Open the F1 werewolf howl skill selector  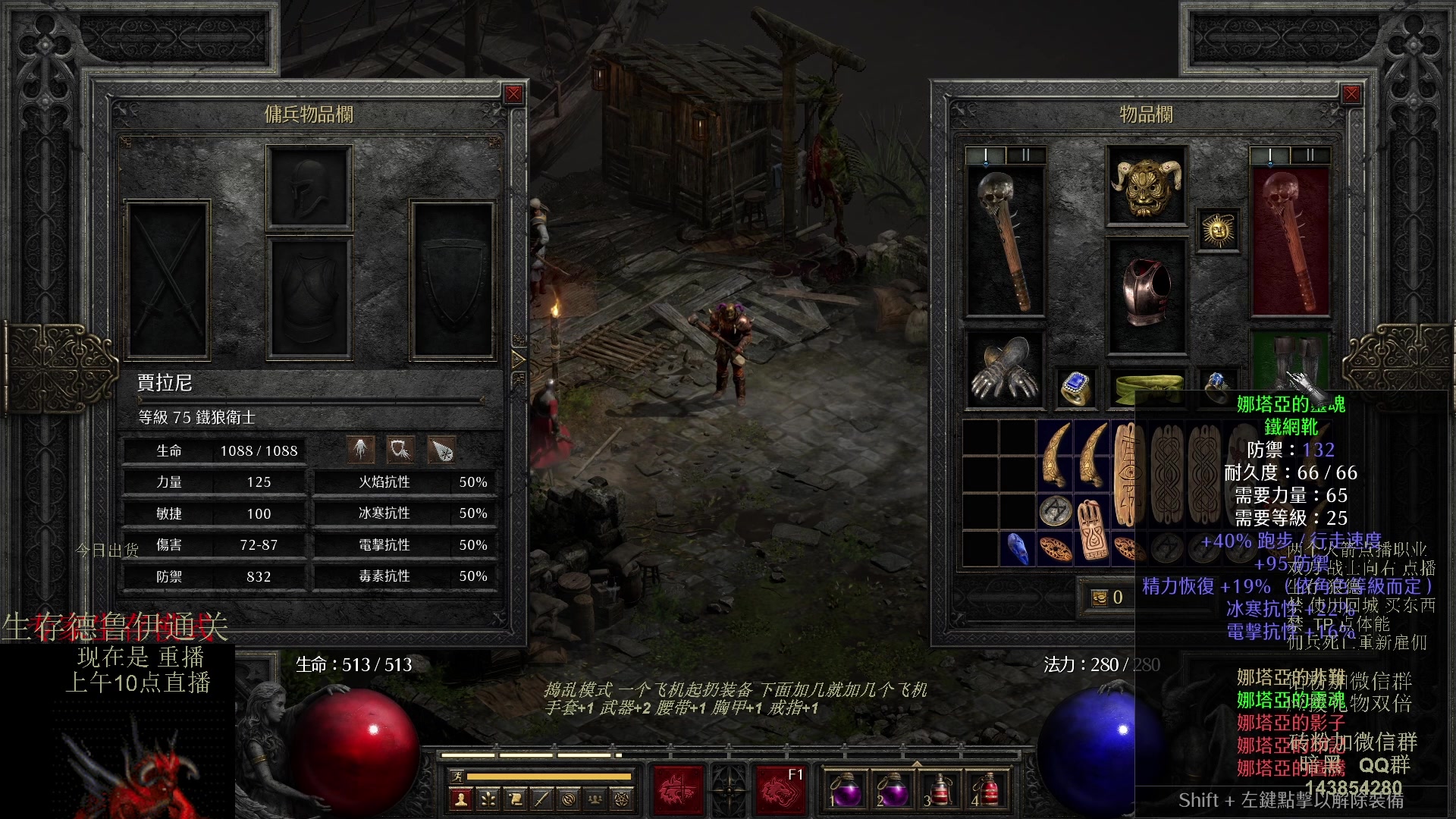780,789
